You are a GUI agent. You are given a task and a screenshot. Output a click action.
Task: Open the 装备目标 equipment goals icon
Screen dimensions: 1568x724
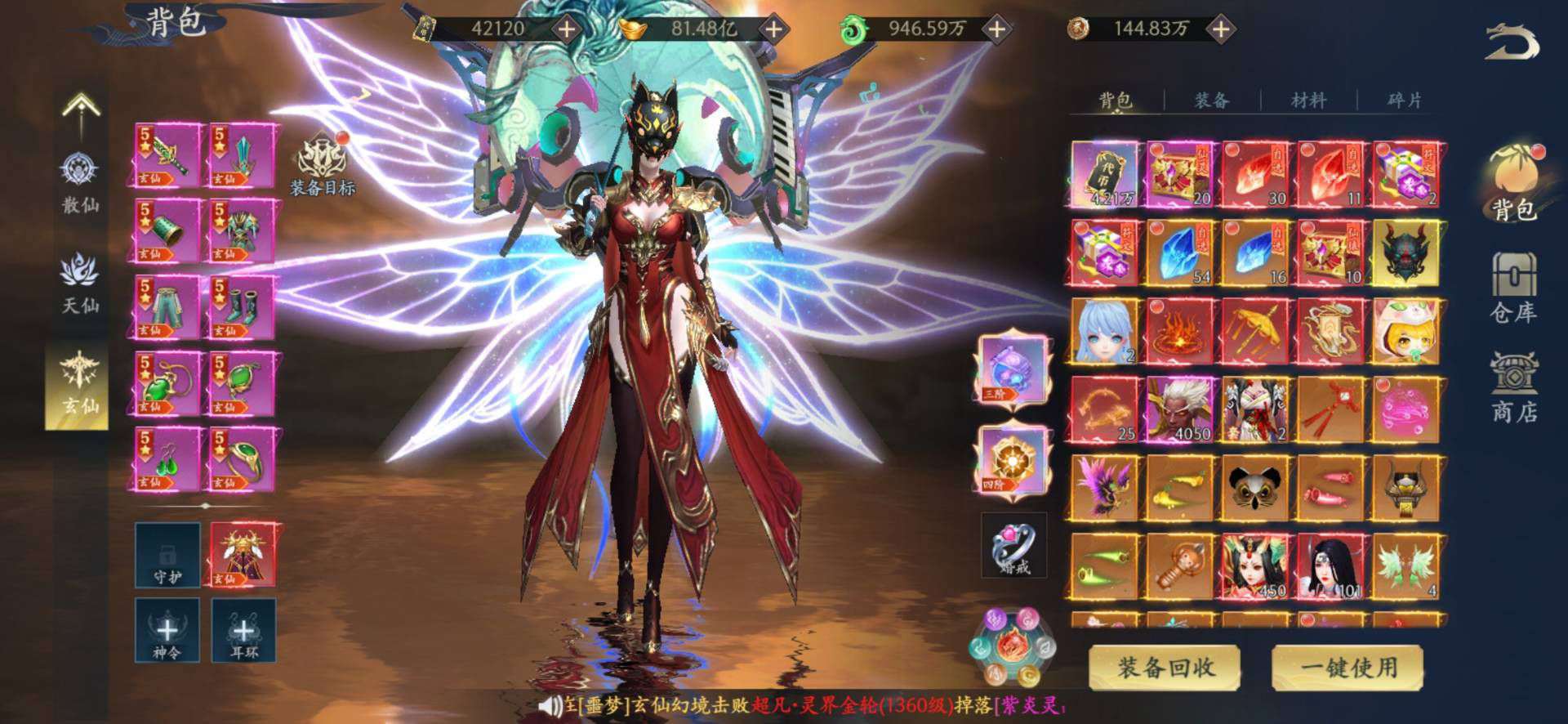coord(323,164)
